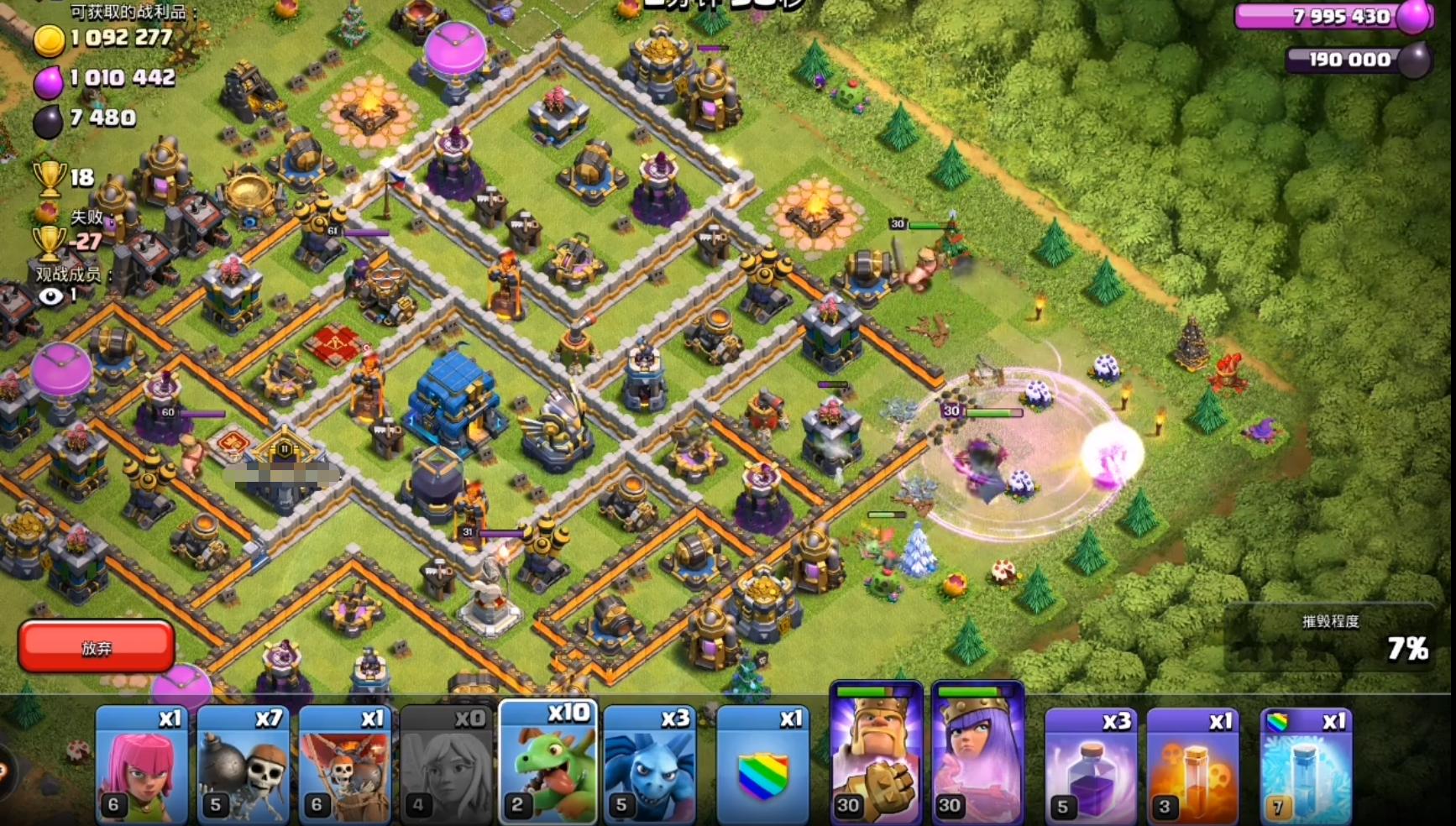Screen dimensions: 1456x826
Task: Choose the Minion troop card
Action: coord(650,766)
